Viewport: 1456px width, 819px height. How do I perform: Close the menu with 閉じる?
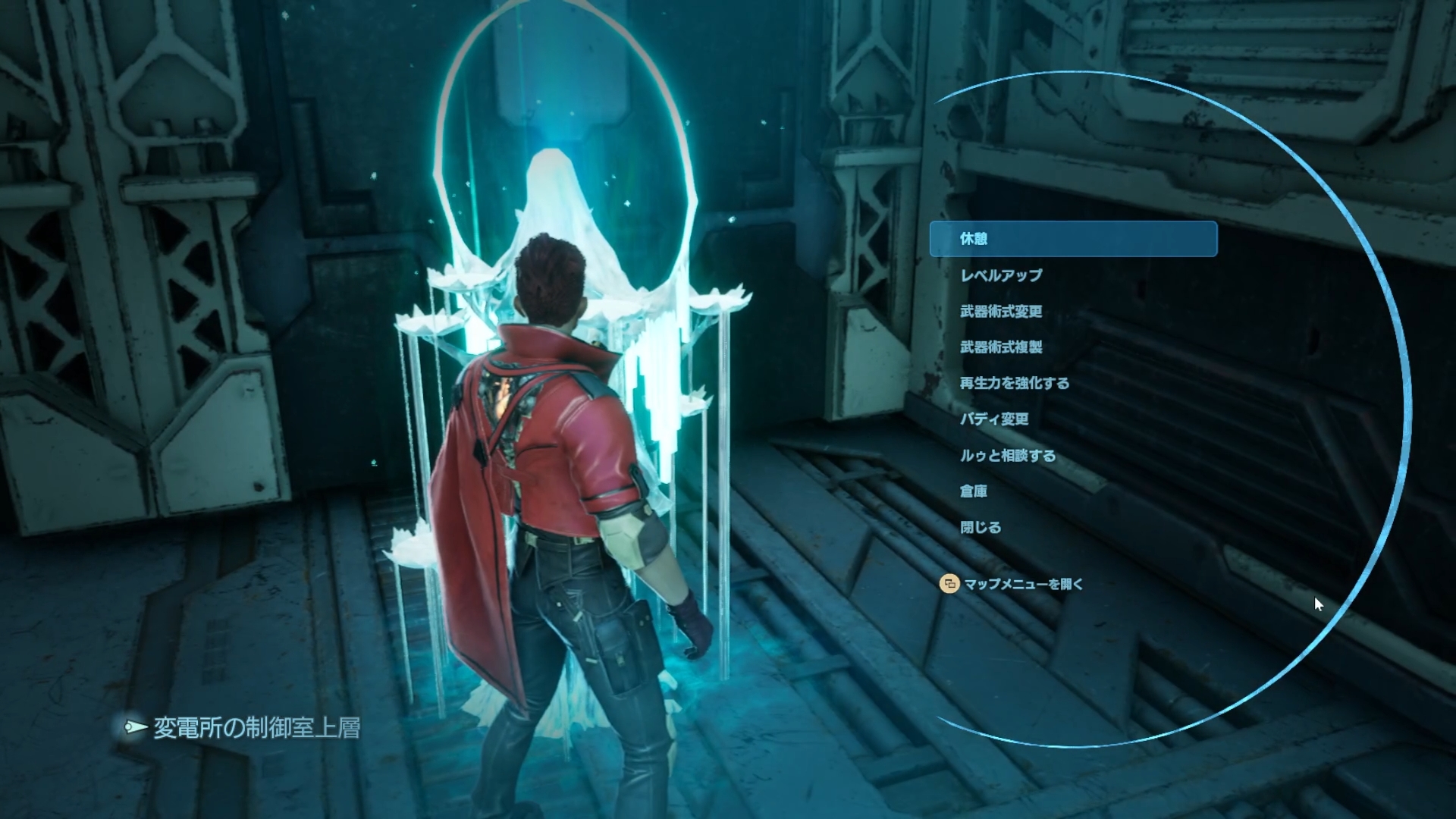pyautogui.click(x=981, y=528)
